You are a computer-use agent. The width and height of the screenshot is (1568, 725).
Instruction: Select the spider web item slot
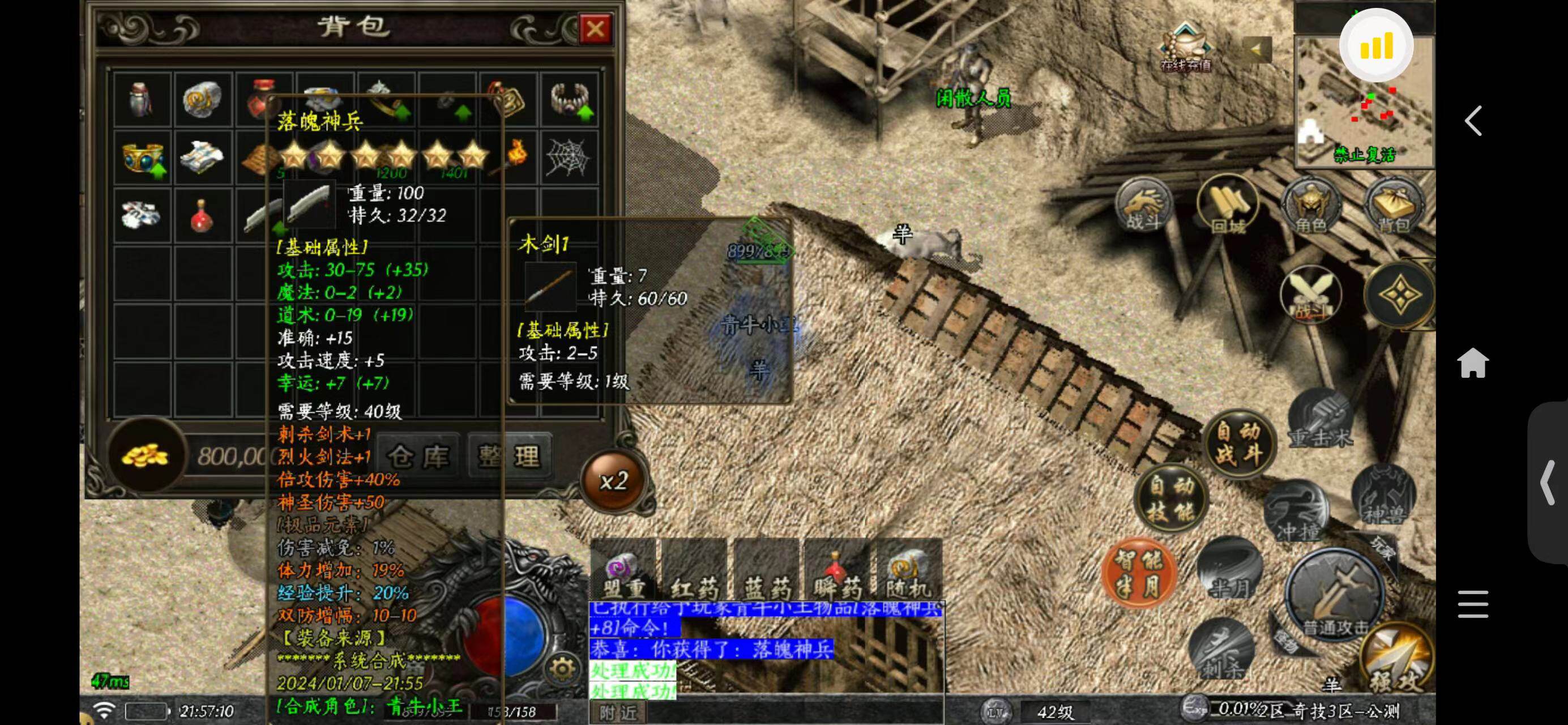(567, 157)
